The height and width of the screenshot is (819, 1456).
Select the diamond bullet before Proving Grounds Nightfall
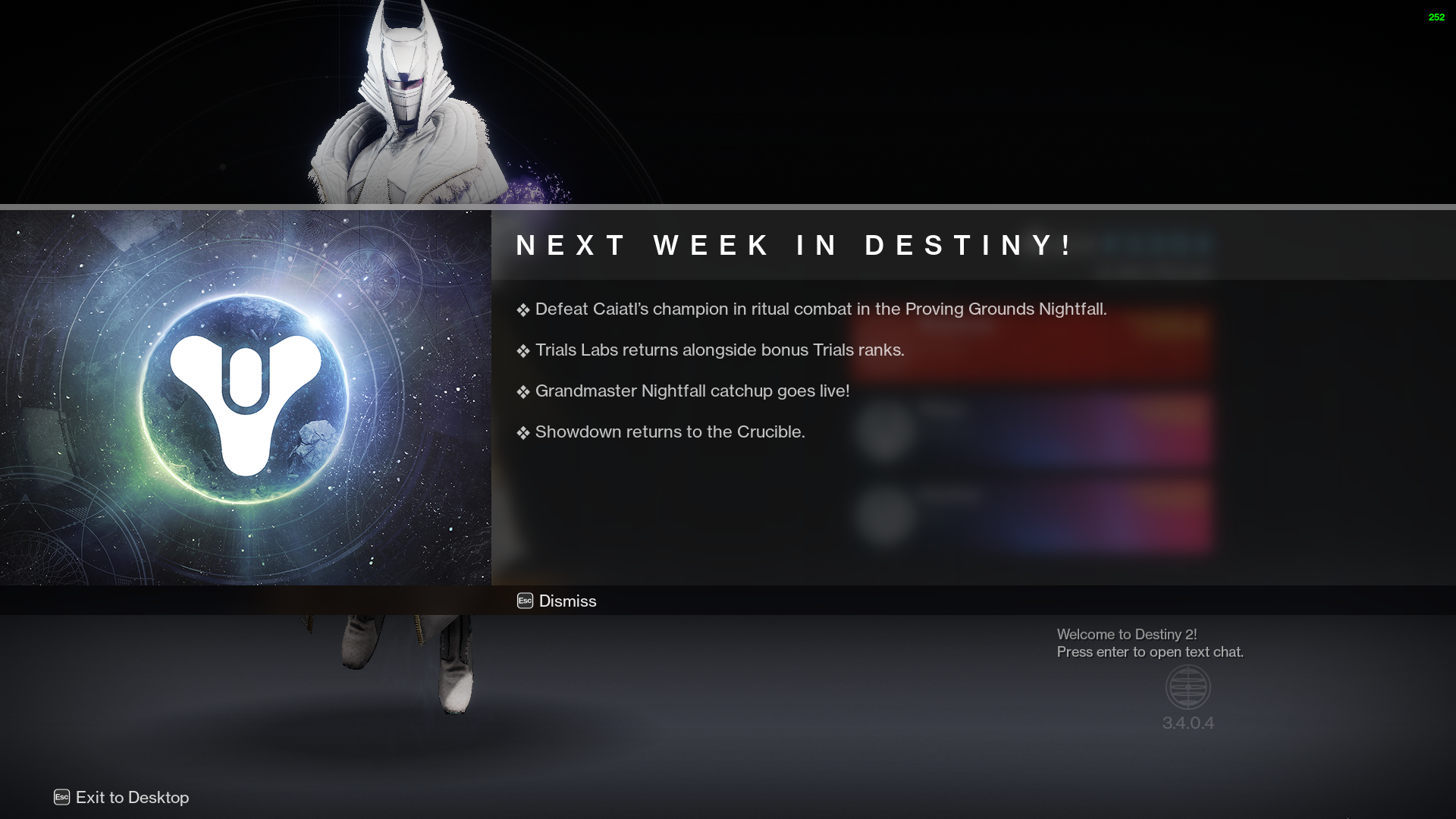tap(522, 309)
